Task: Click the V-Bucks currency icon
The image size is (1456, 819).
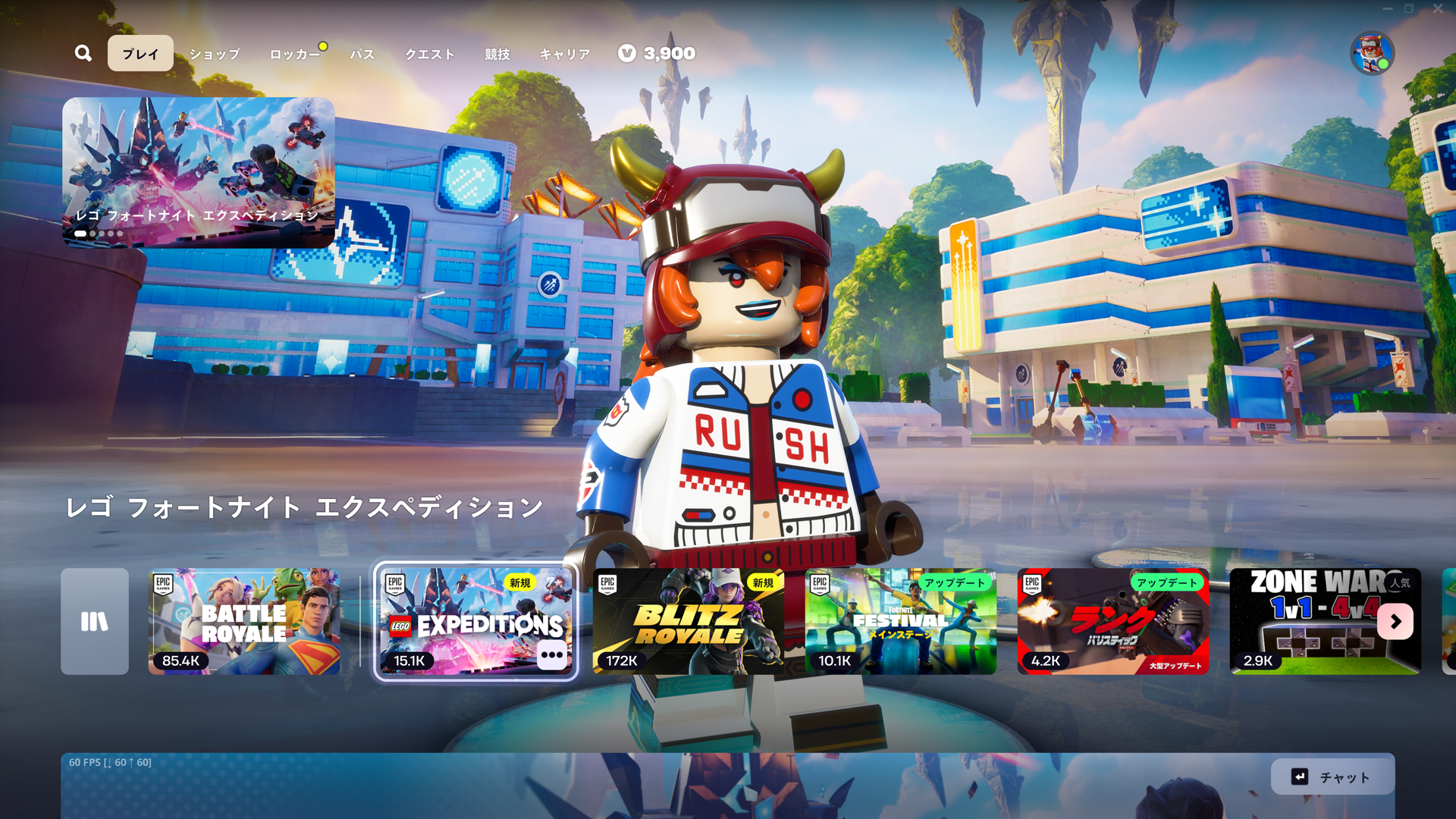Action: [626, 54]
